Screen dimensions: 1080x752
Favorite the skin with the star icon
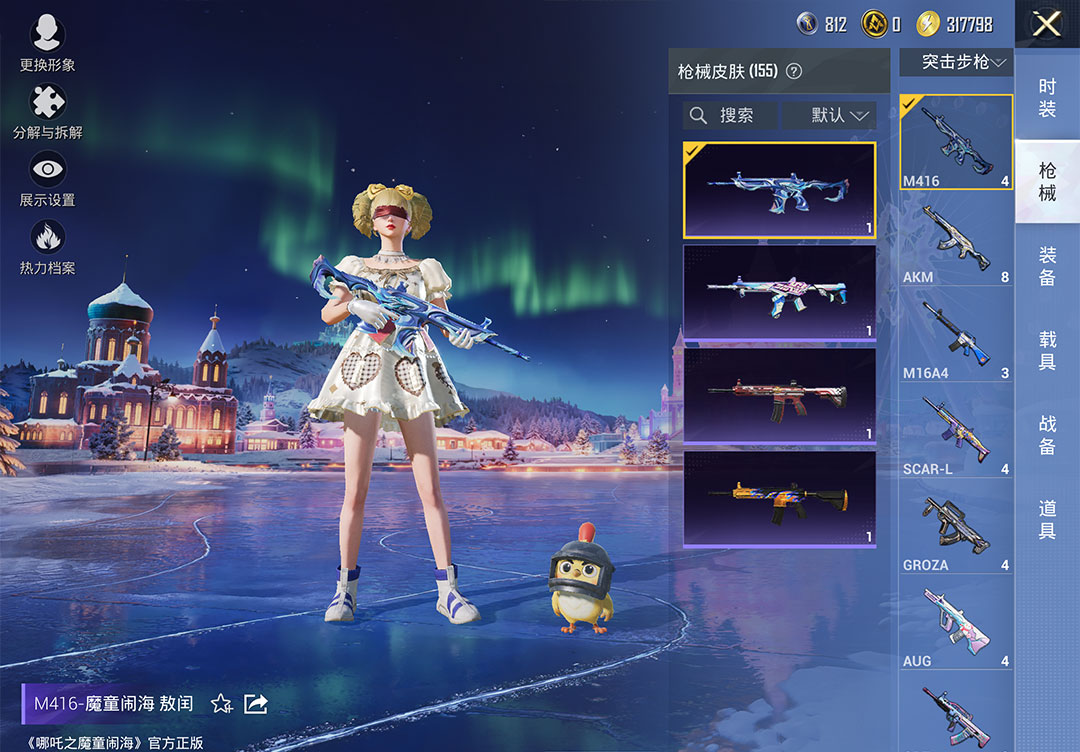[x=222, y=704]
